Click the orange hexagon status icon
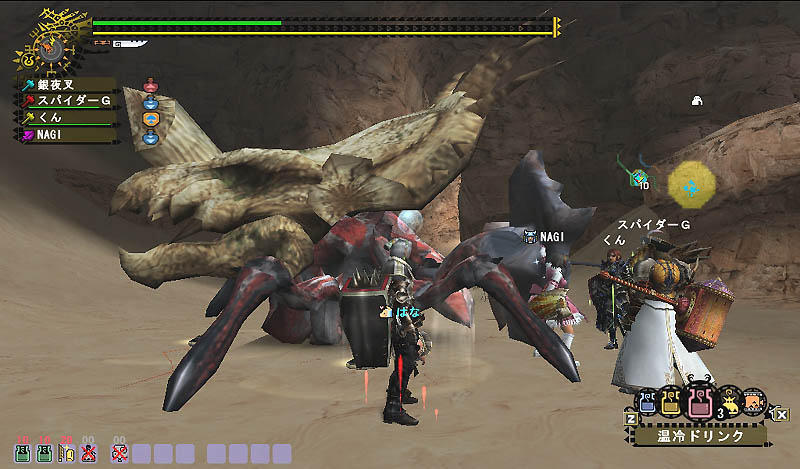 pyautogui.click(x=151, y=119)
